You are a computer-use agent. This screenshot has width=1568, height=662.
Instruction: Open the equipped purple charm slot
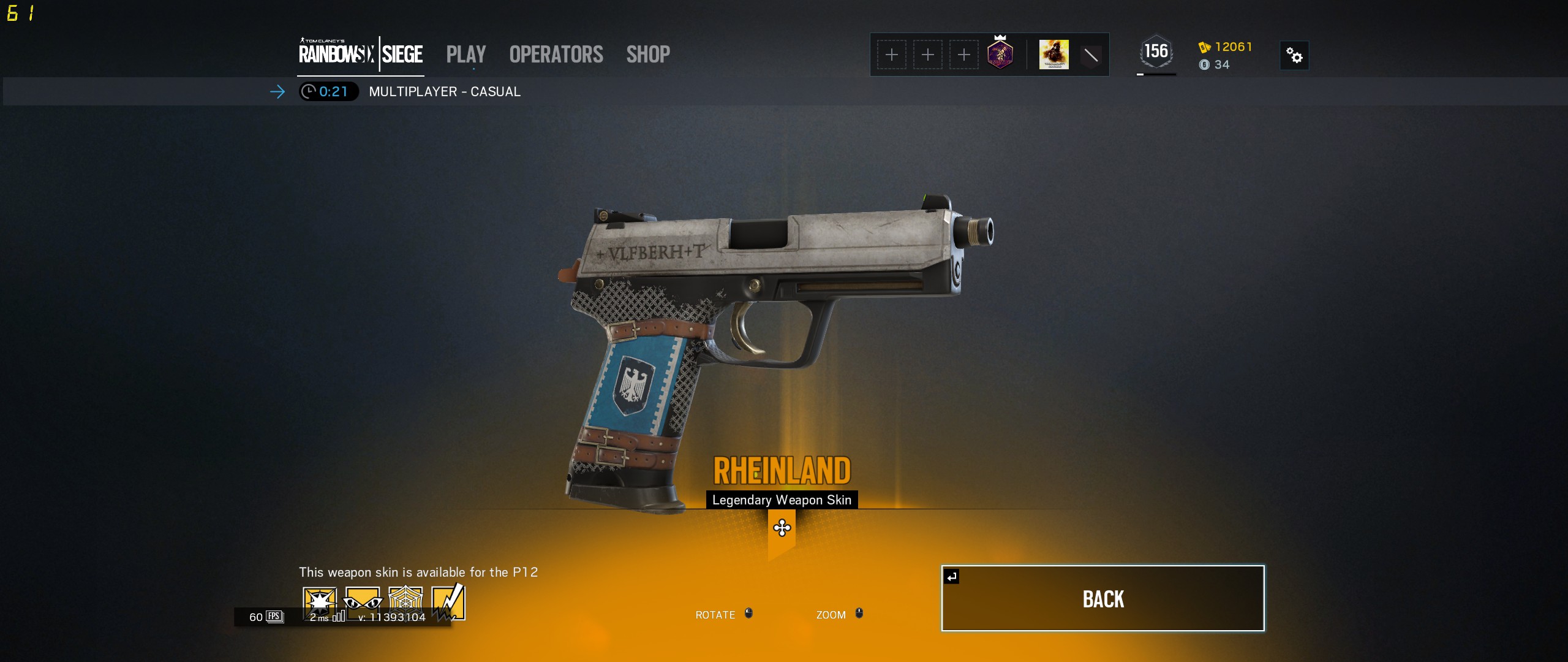(1000, 55)
